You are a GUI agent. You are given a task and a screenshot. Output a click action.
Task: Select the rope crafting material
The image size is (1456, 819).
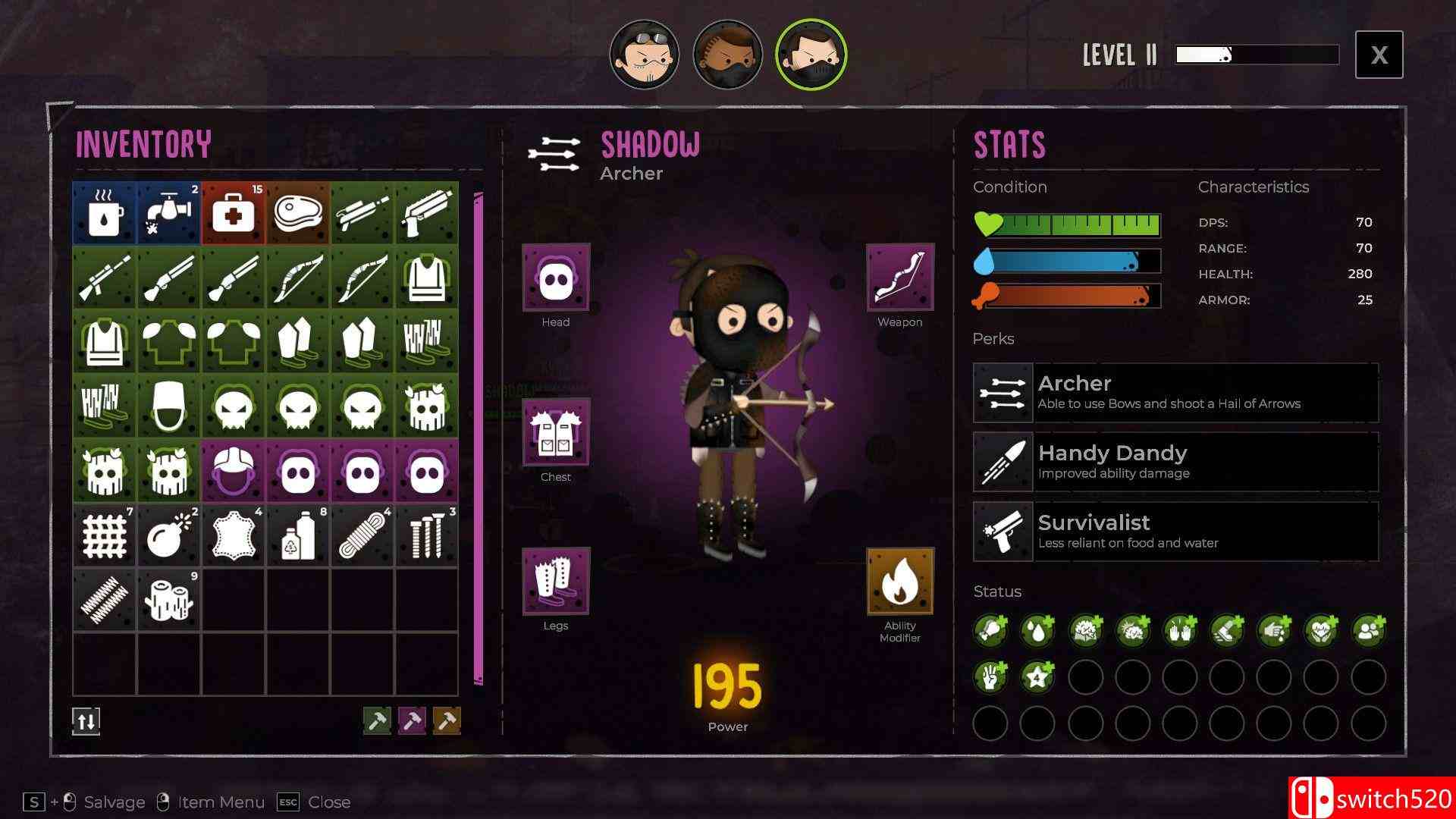[362, 535]
